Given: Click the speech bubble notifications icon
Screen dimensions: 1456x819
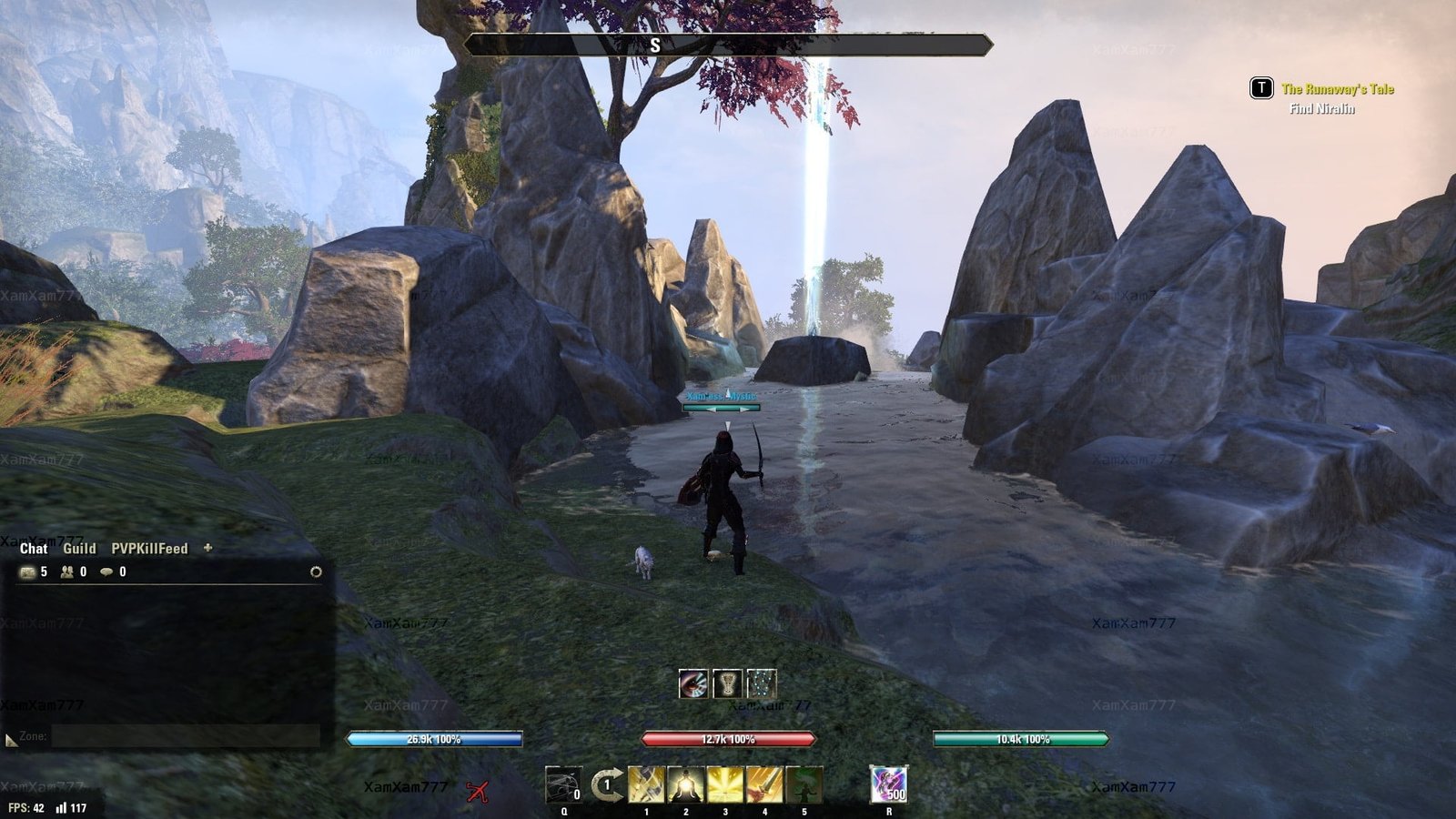Looking at the screenshot, I should point(106,572).
